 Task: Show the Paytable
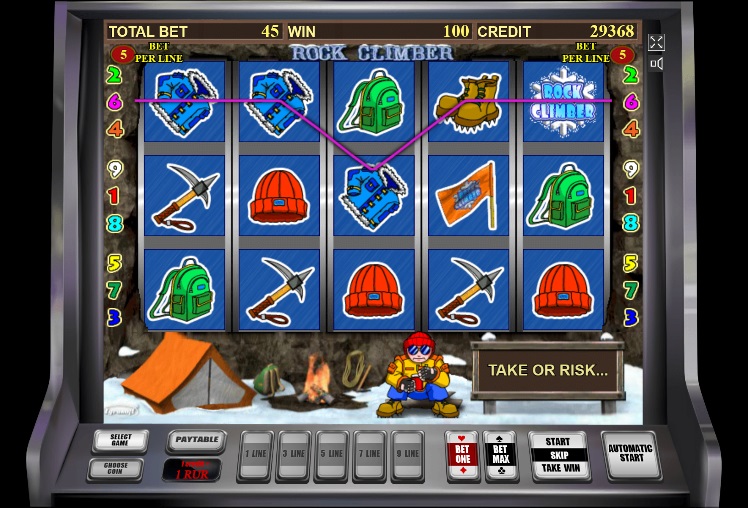pyautogui.click(x=193, y=440)
